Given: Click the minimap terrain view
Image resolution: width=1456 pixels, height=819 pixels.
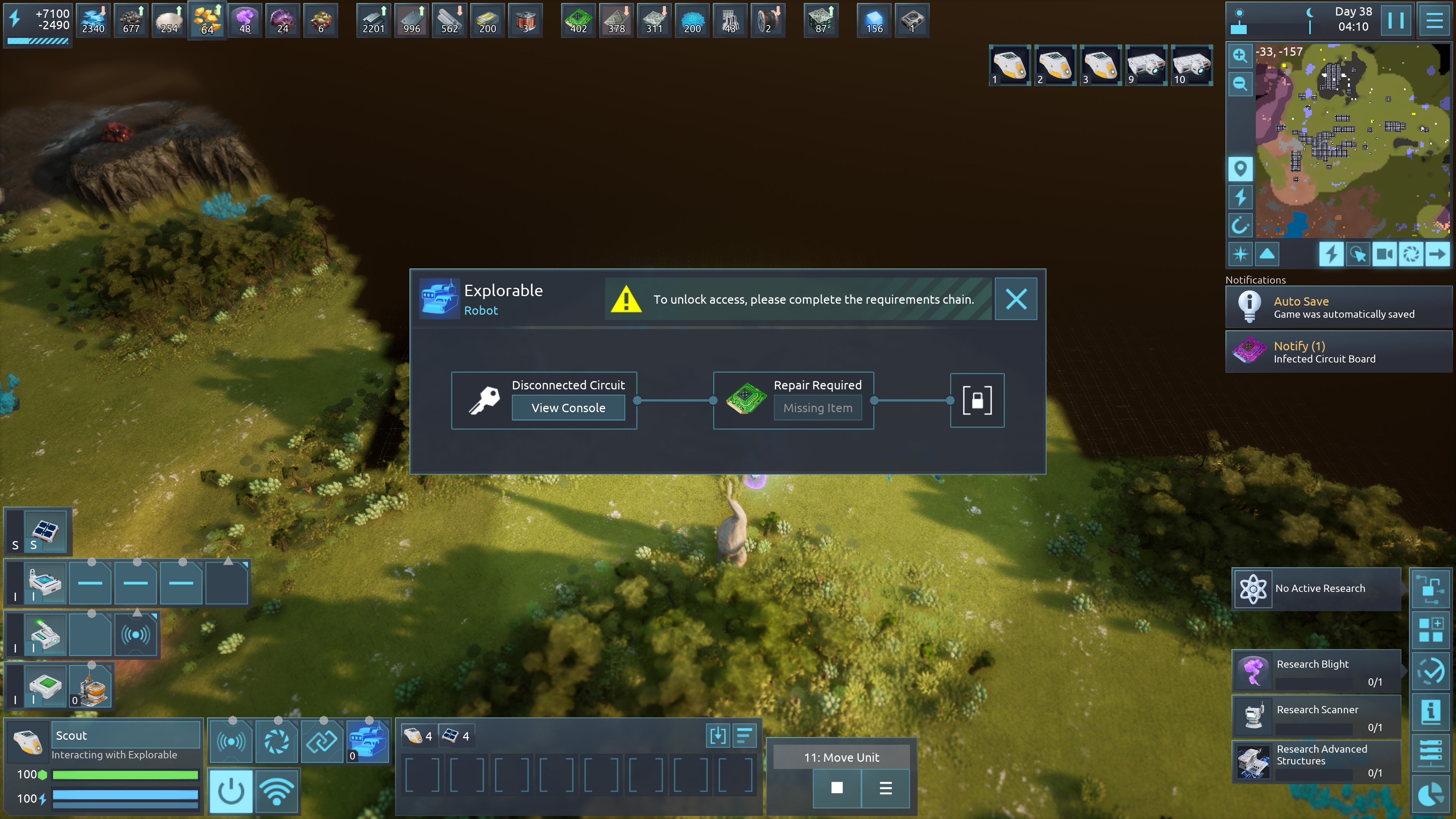Looking at the screenshot, I should pos(1351,141).
